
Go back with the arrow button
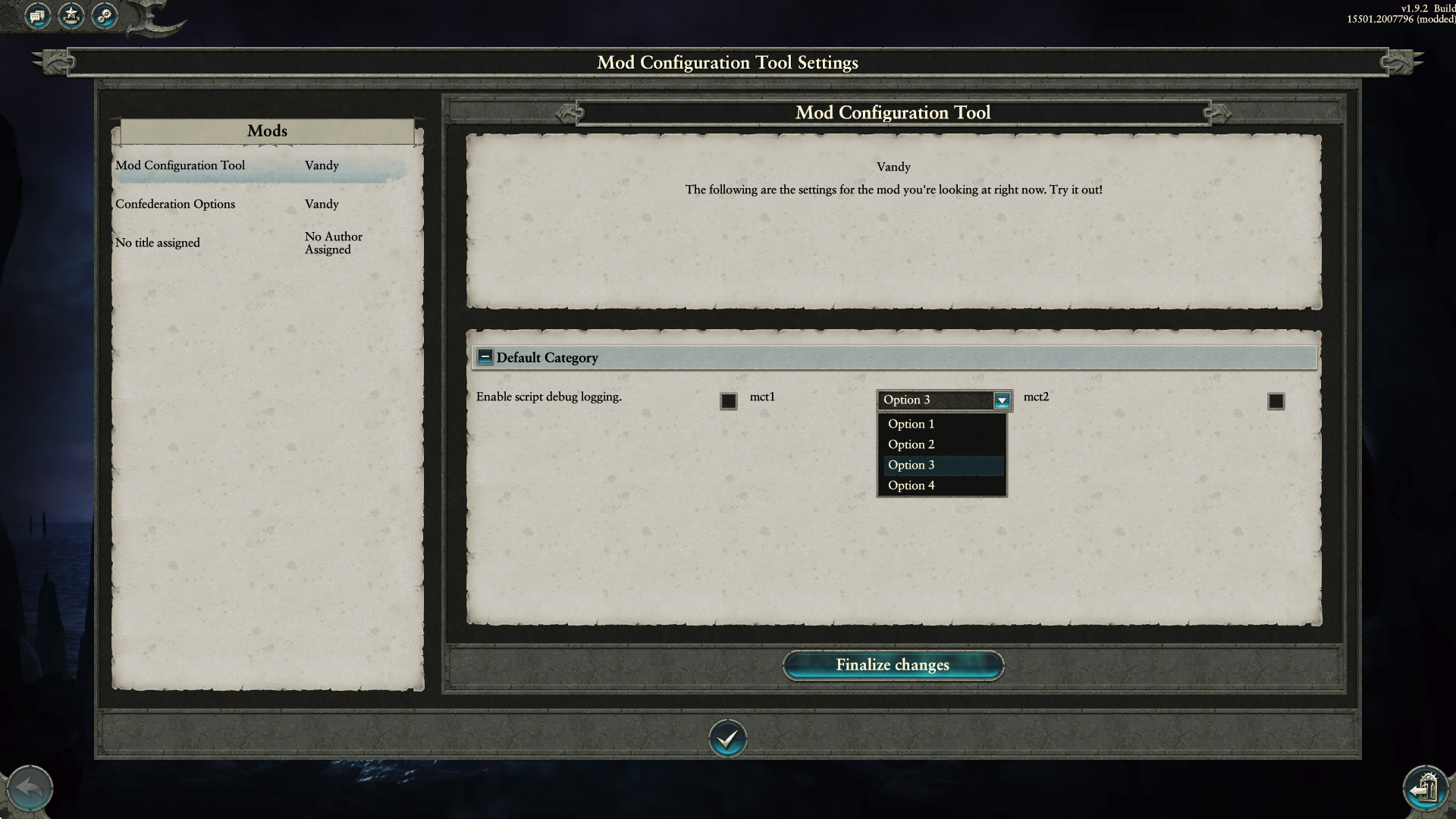[x=30, y=789]
